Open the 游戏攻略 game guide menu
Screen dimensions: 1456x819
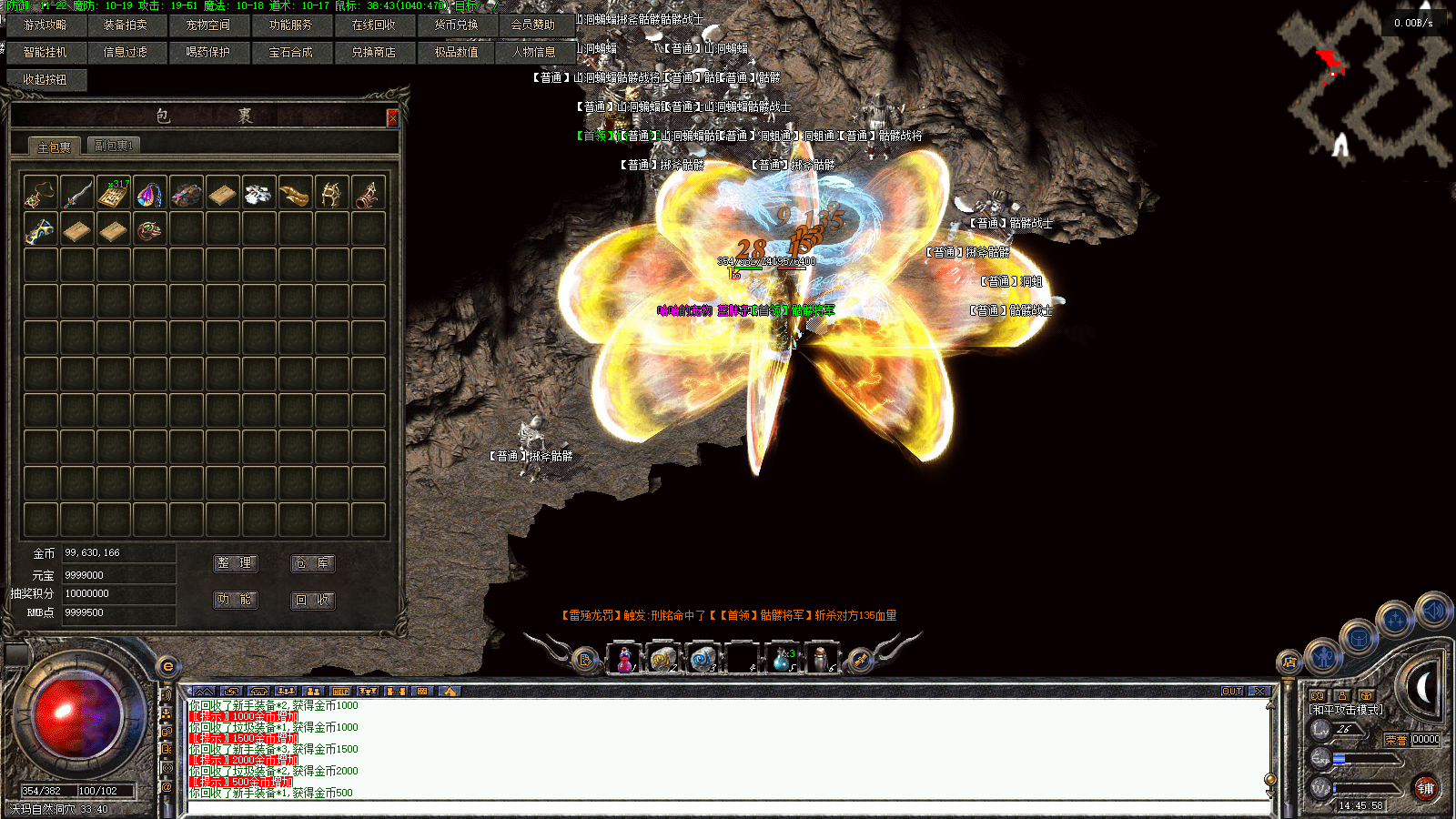click(45, 25)
